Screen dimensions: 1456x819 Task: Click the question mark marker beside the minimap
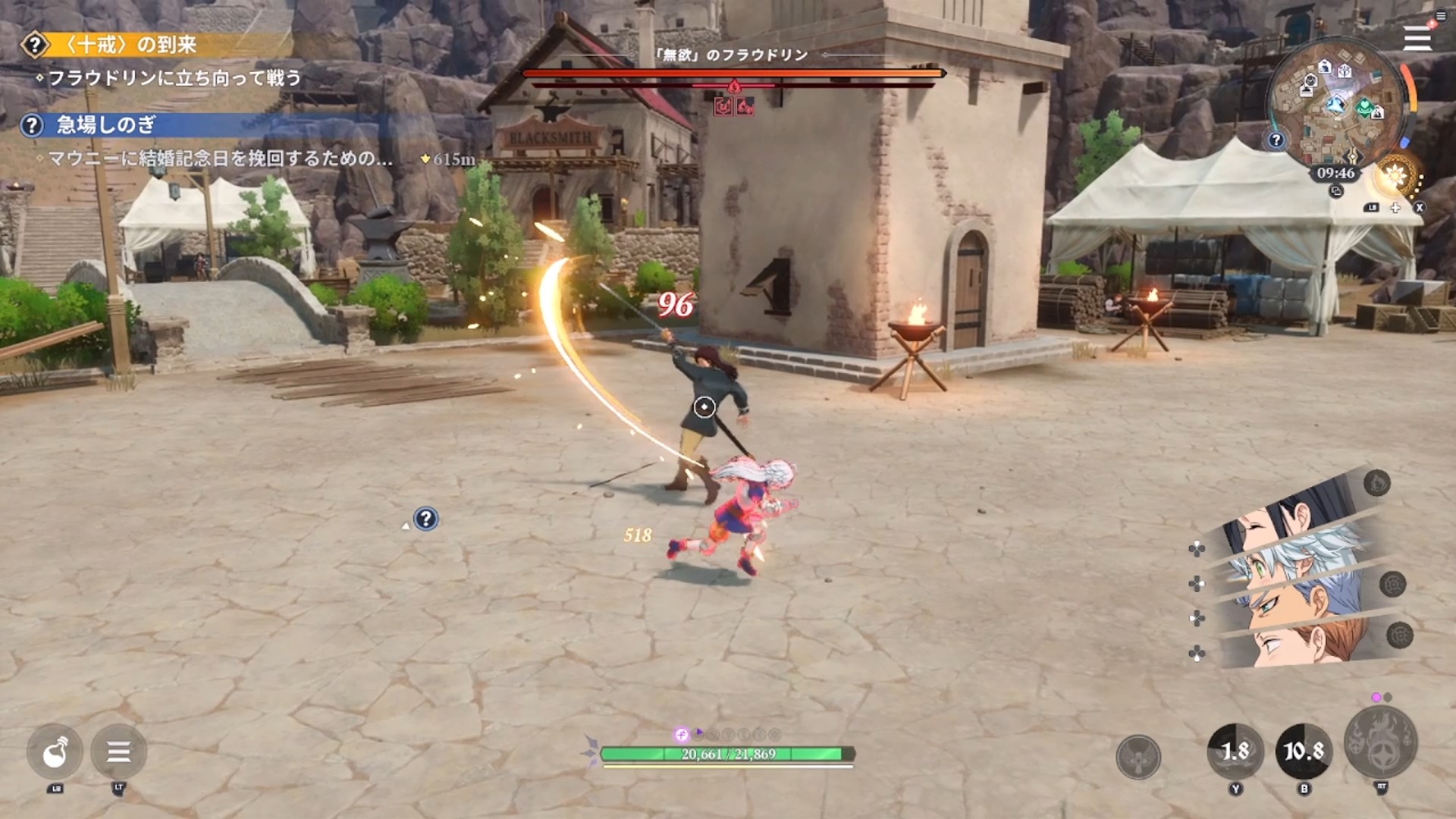click(x=1276, y=140)
